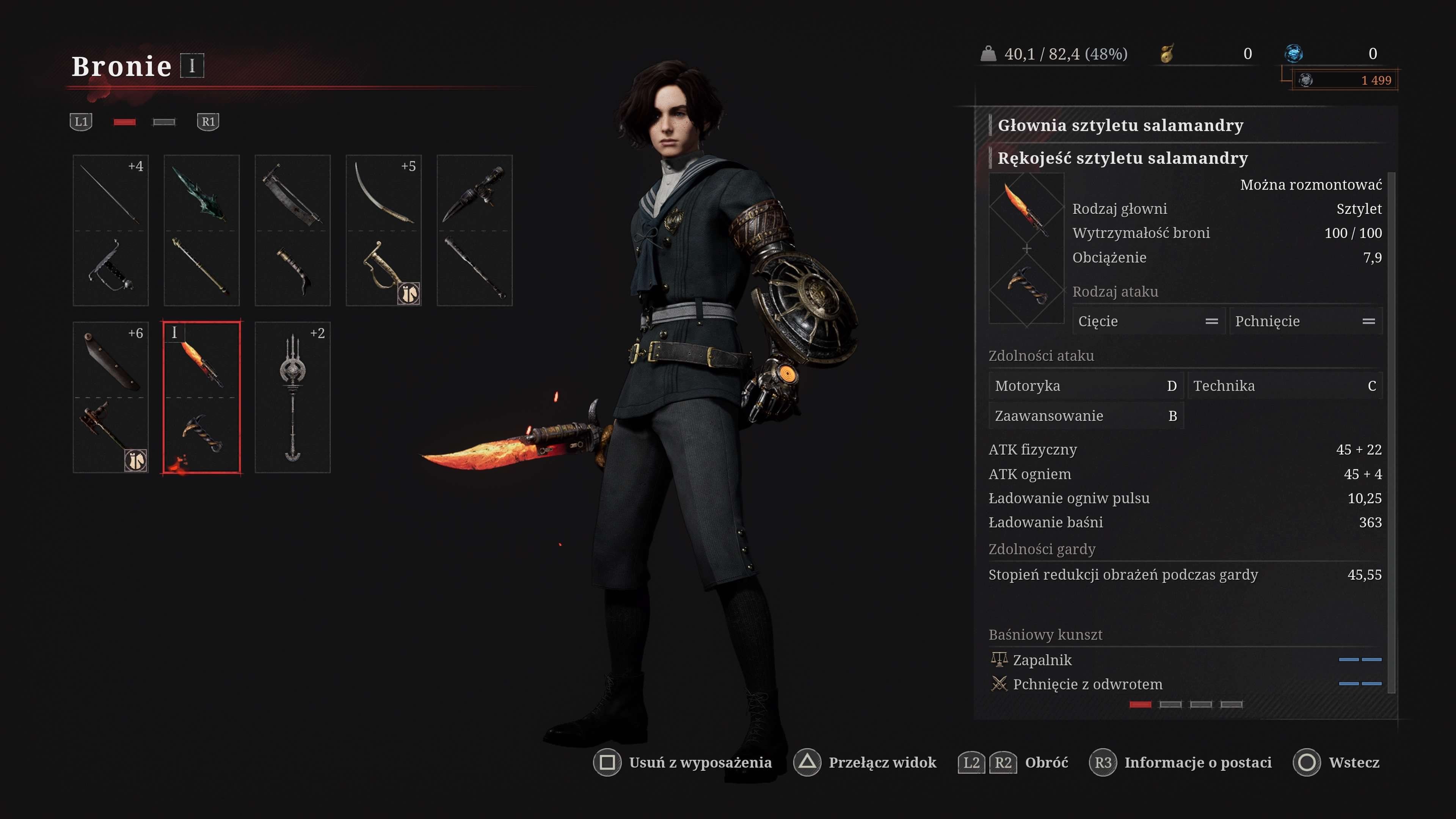
Task: Select the Pchnięcie z odwrotem fable art row
Action: pyautogui.click(x=1185, y=684)
